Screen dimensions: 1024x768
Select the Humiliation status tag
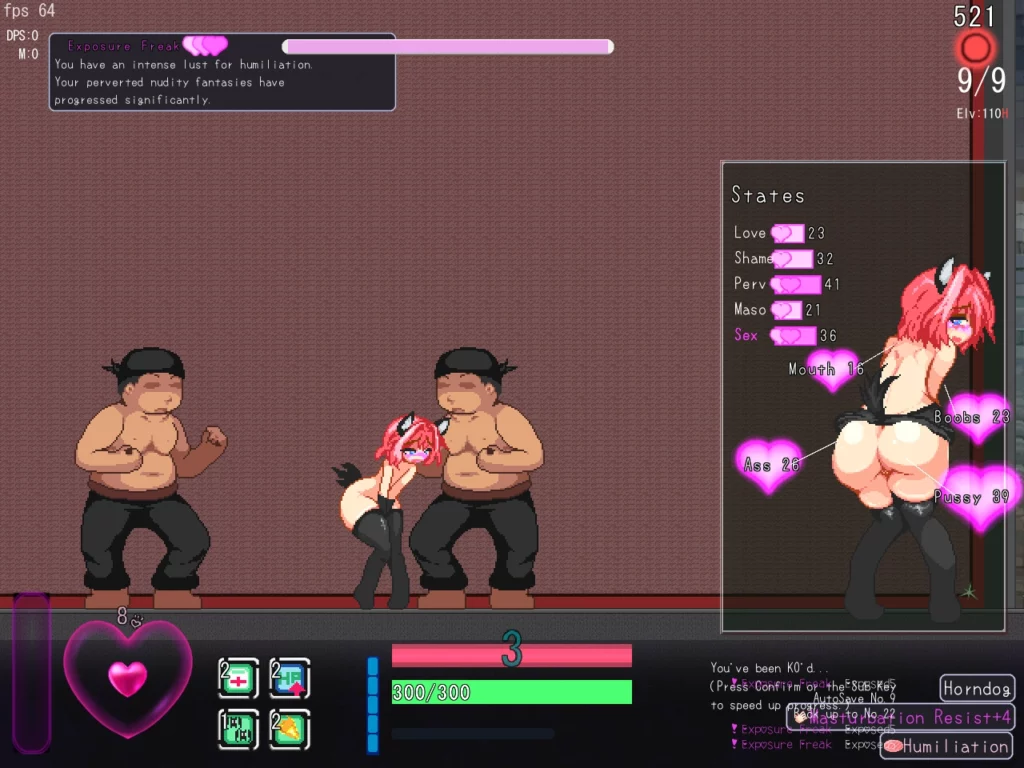[x=946, y=746]
